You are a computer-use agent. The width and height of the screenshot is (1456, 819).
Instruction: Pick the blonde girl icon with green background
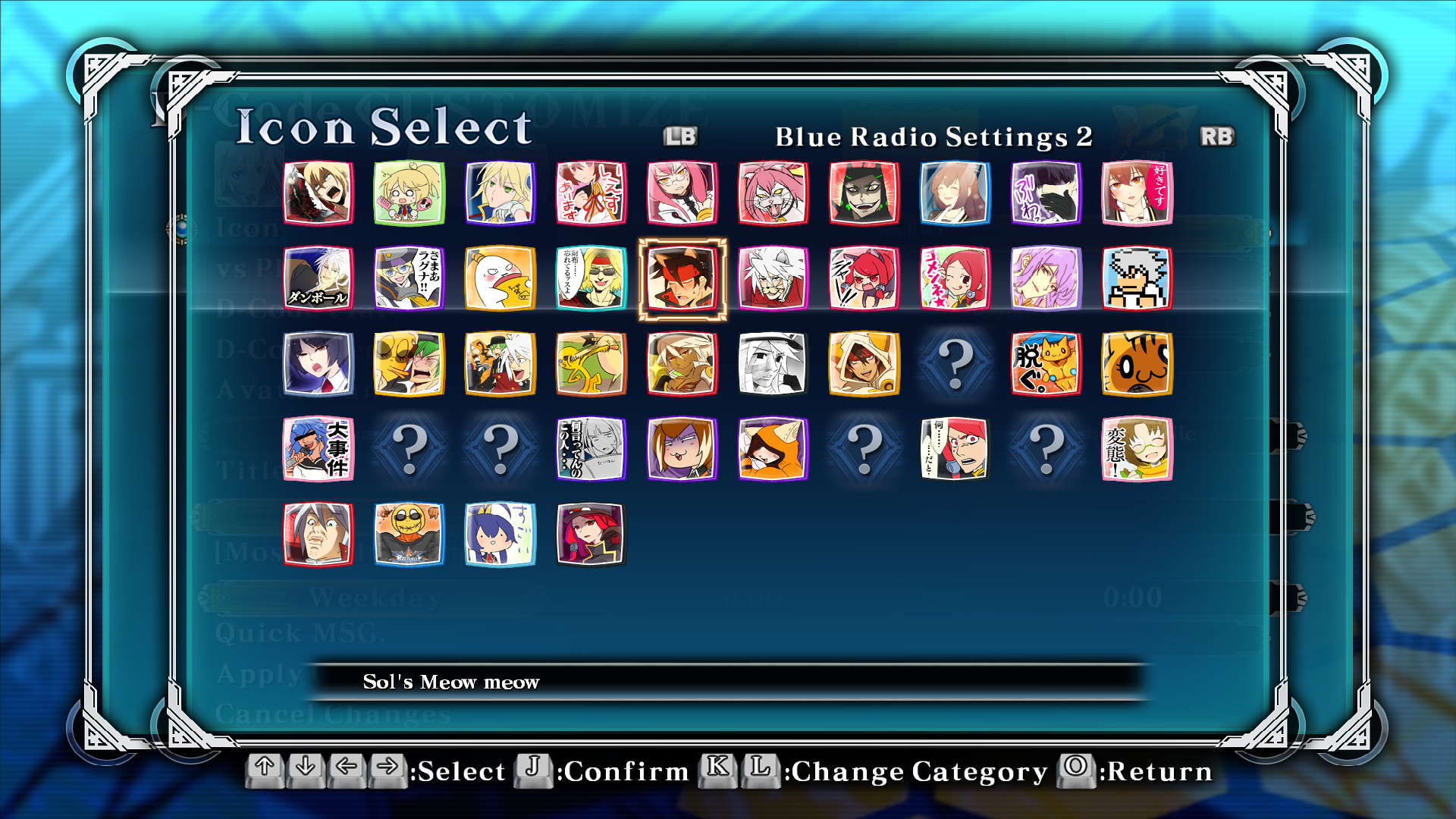coord(409,193)
